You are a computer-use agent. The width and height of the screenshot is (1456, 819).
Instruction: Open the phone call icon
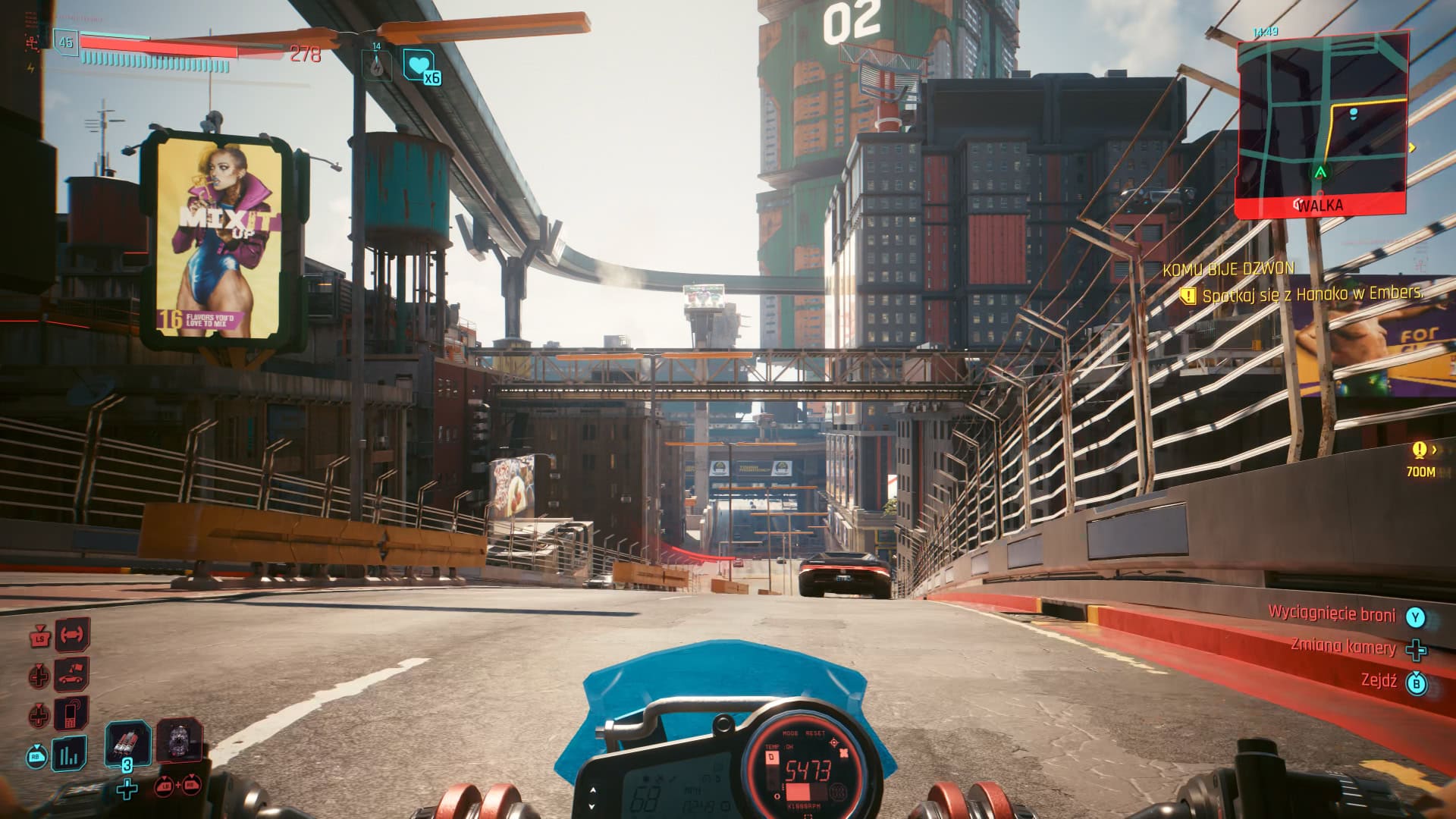71,712
